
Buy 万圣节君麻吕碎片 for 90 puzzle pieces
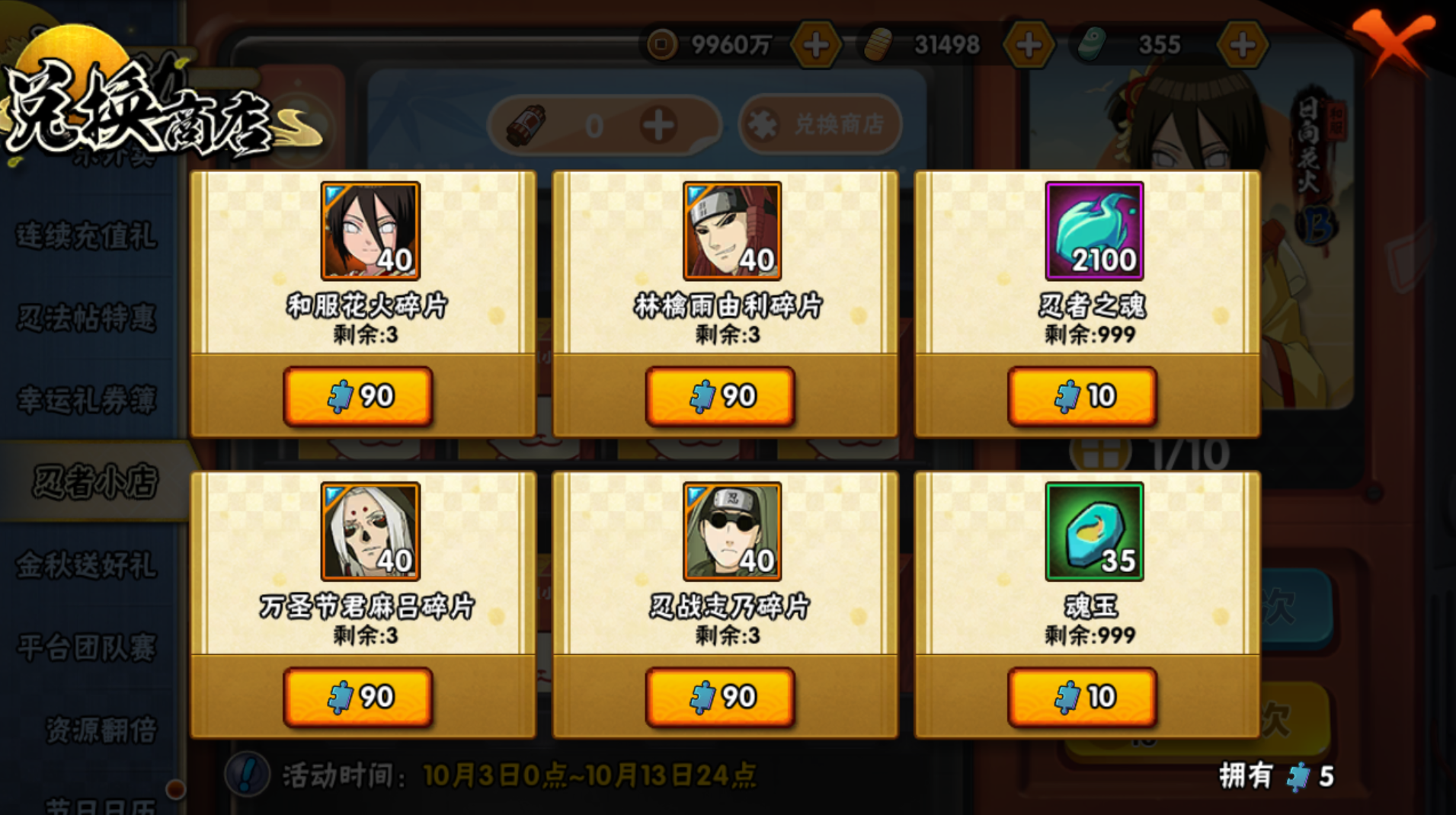pyautogui.click(x=358, y=697)
